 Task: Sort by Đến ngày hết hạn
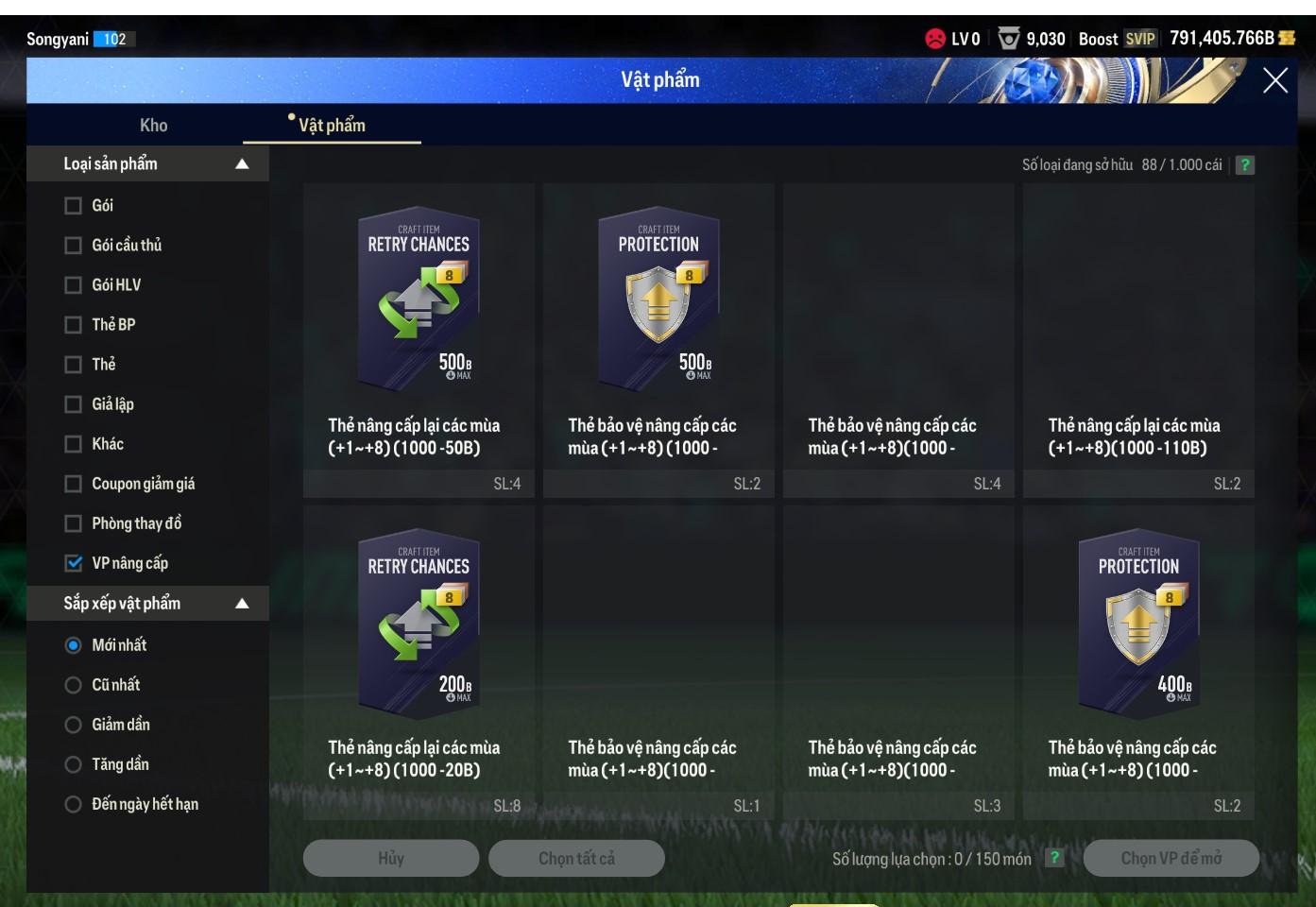[73, 804]
